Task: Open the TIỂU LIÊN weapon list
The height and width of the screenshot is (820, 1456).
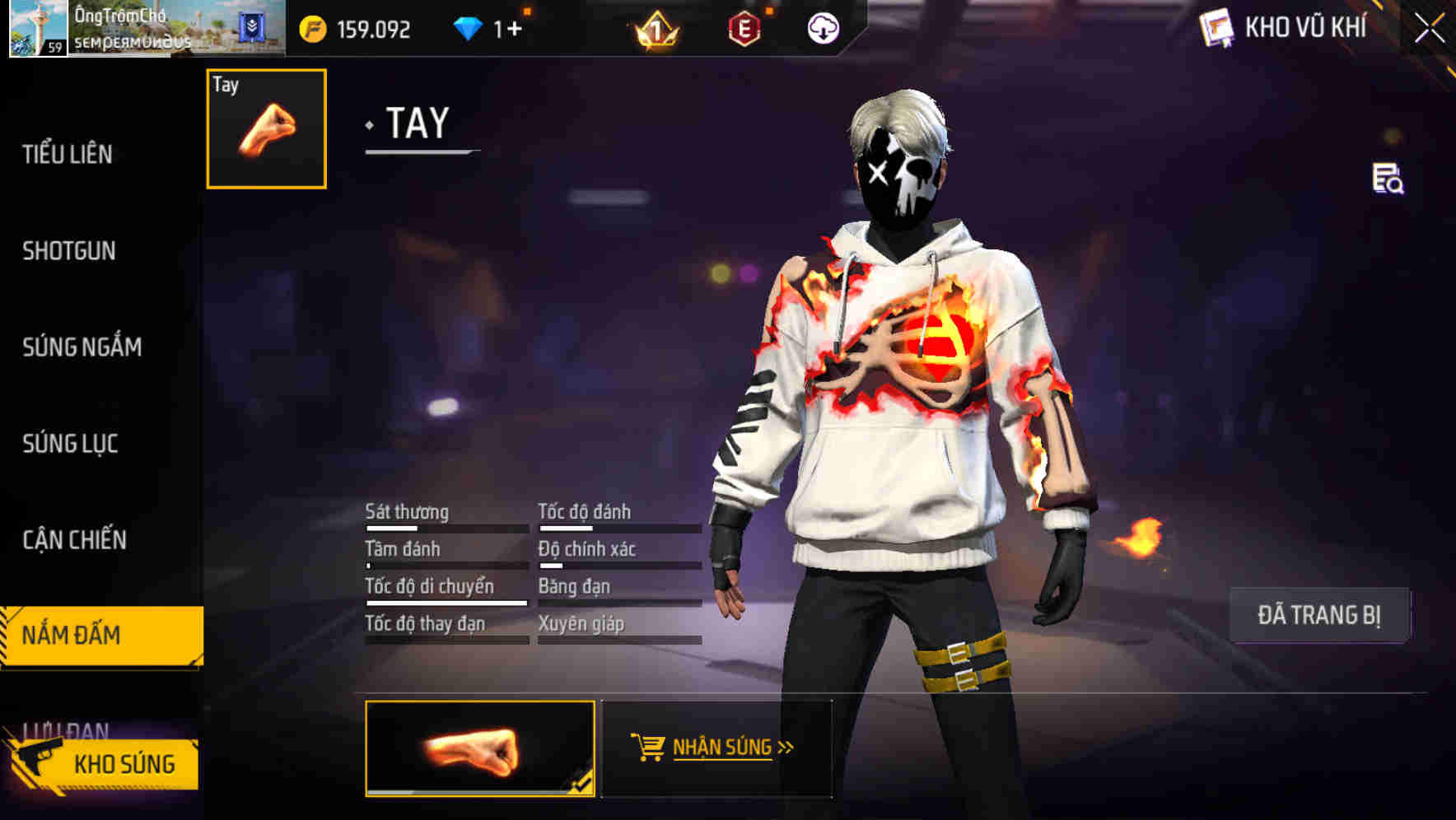Action: (68, 155)
